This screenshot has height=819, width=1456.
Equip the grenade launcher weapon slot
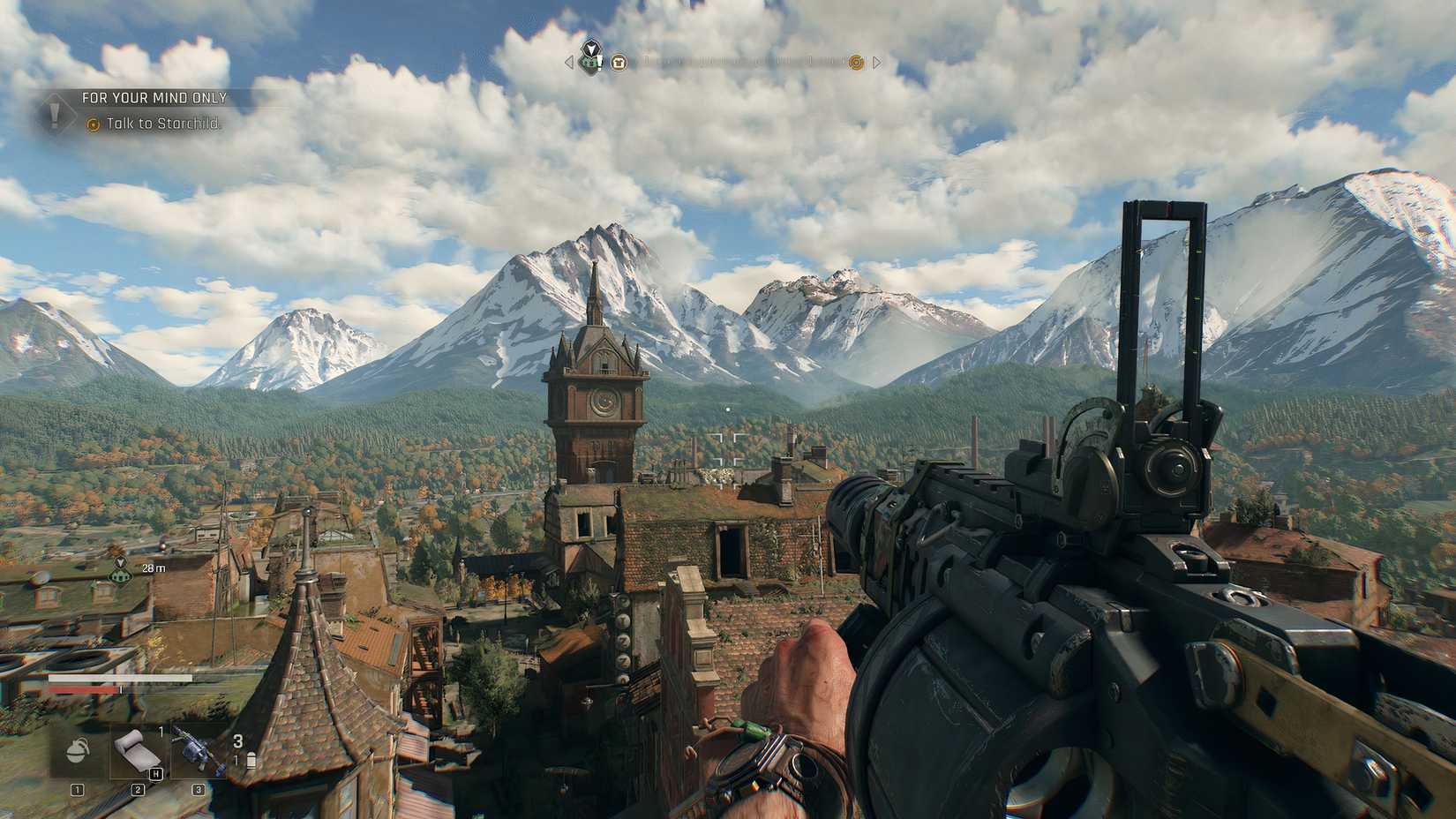click(x=195, y=748)
